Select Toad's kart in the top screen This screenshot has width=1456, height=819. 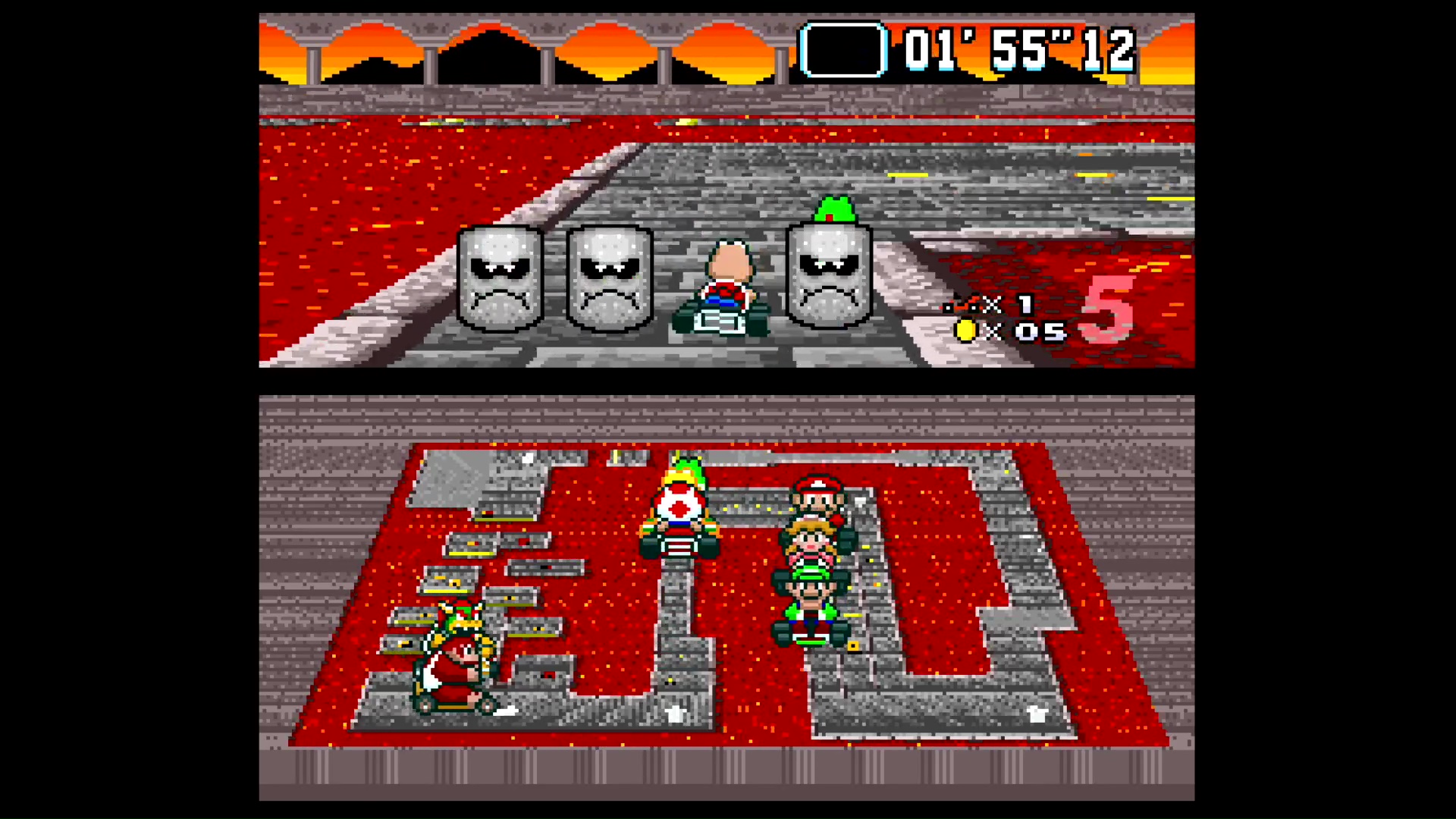[724, 292]
